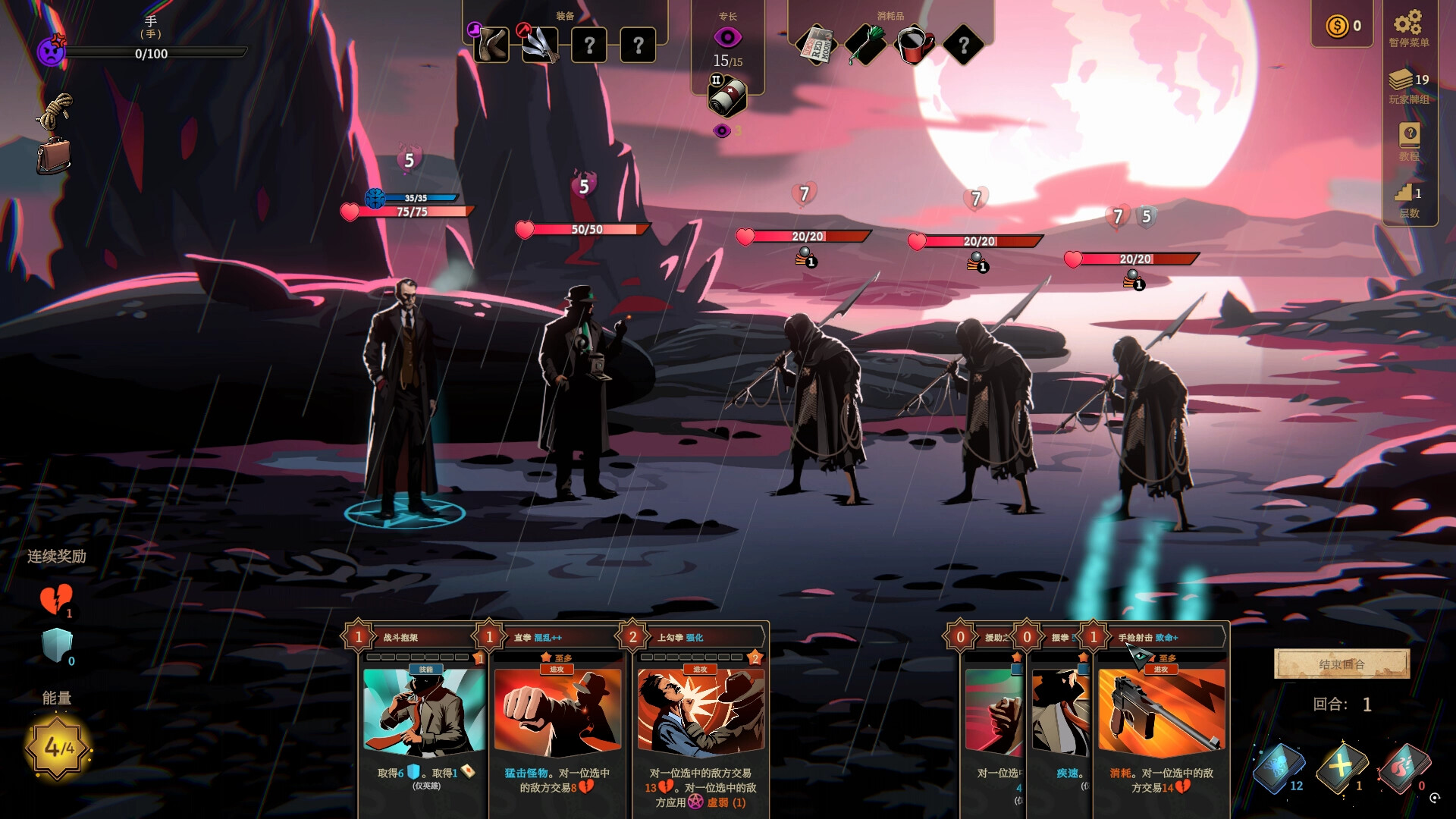
Task: Activate the bandage roll specialty ability
Action: point(726,99)
